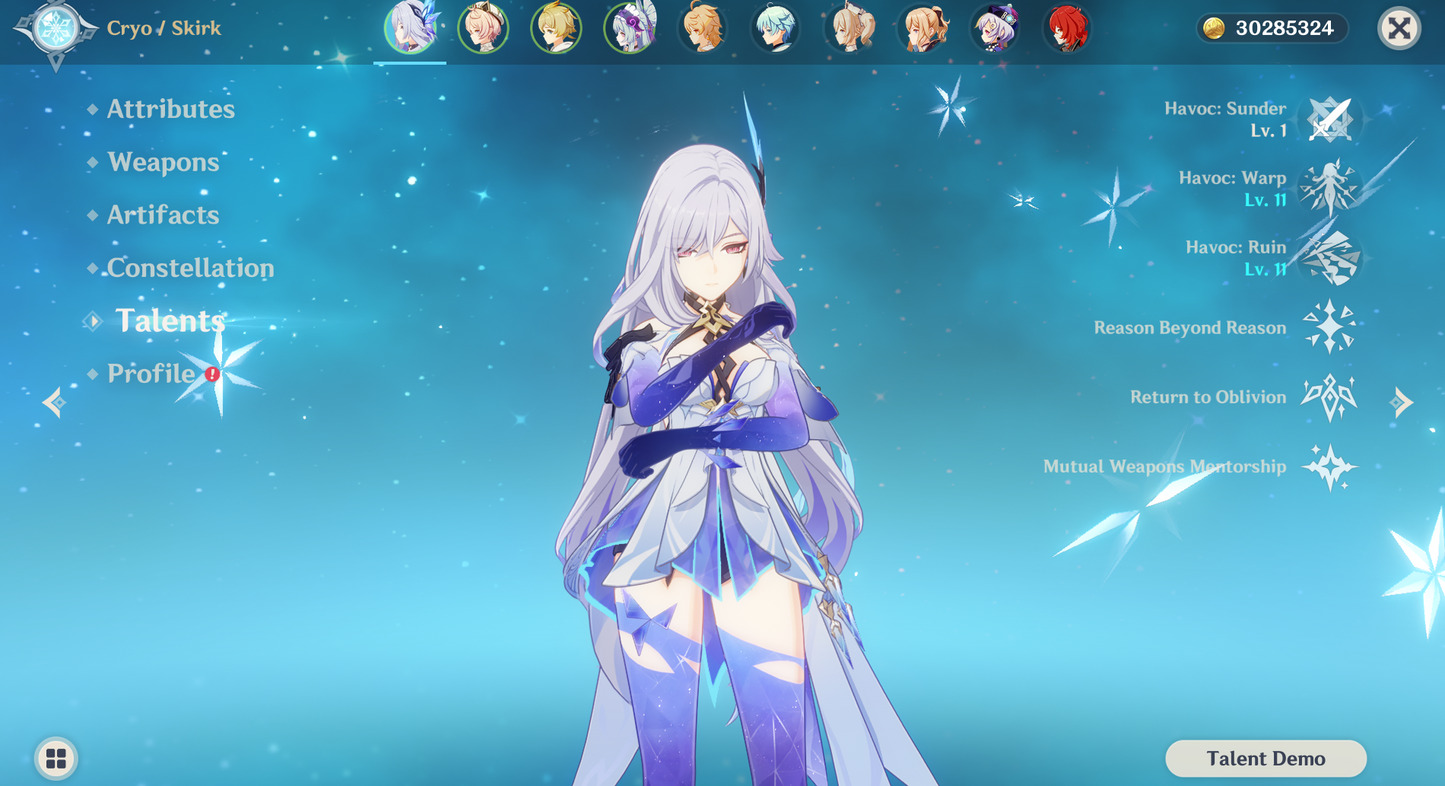Advance to the next character with right arrow

[x=1401, y=403]
